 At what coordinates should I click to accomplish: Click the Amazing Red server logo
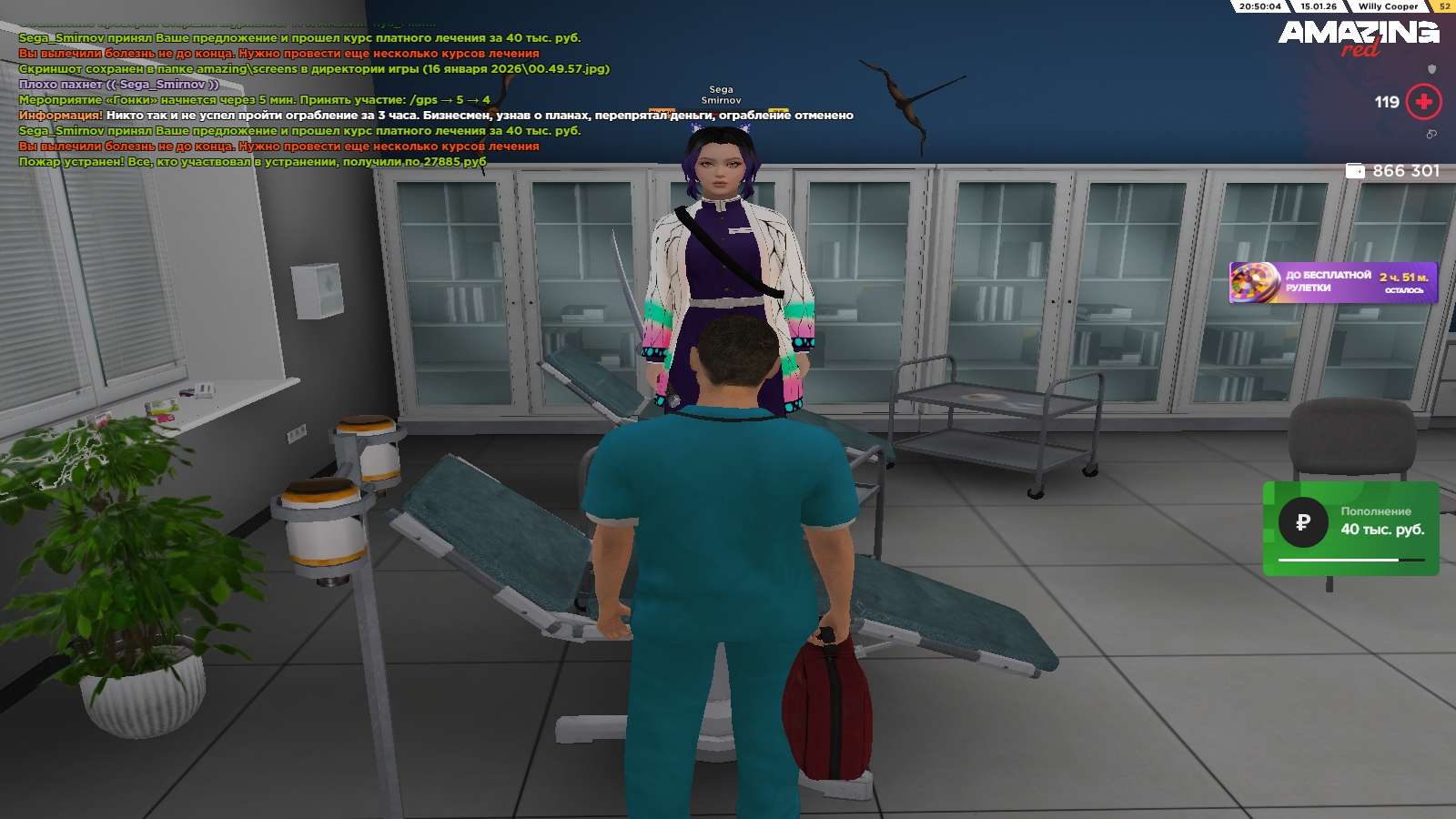[1359, 37]
